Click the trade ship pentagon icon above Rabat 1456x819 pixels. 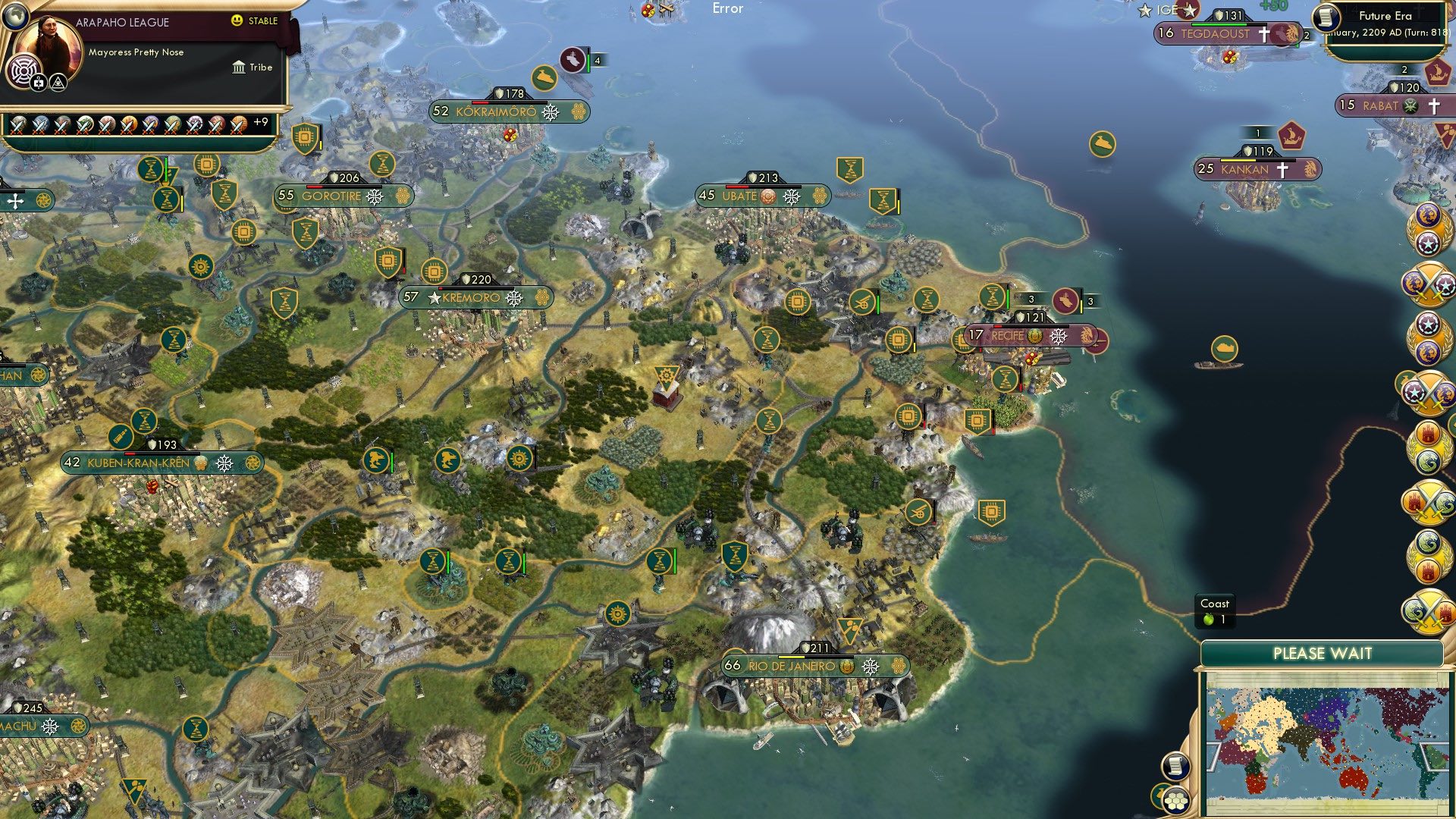pyautogui.click(x=1439, y=74)
